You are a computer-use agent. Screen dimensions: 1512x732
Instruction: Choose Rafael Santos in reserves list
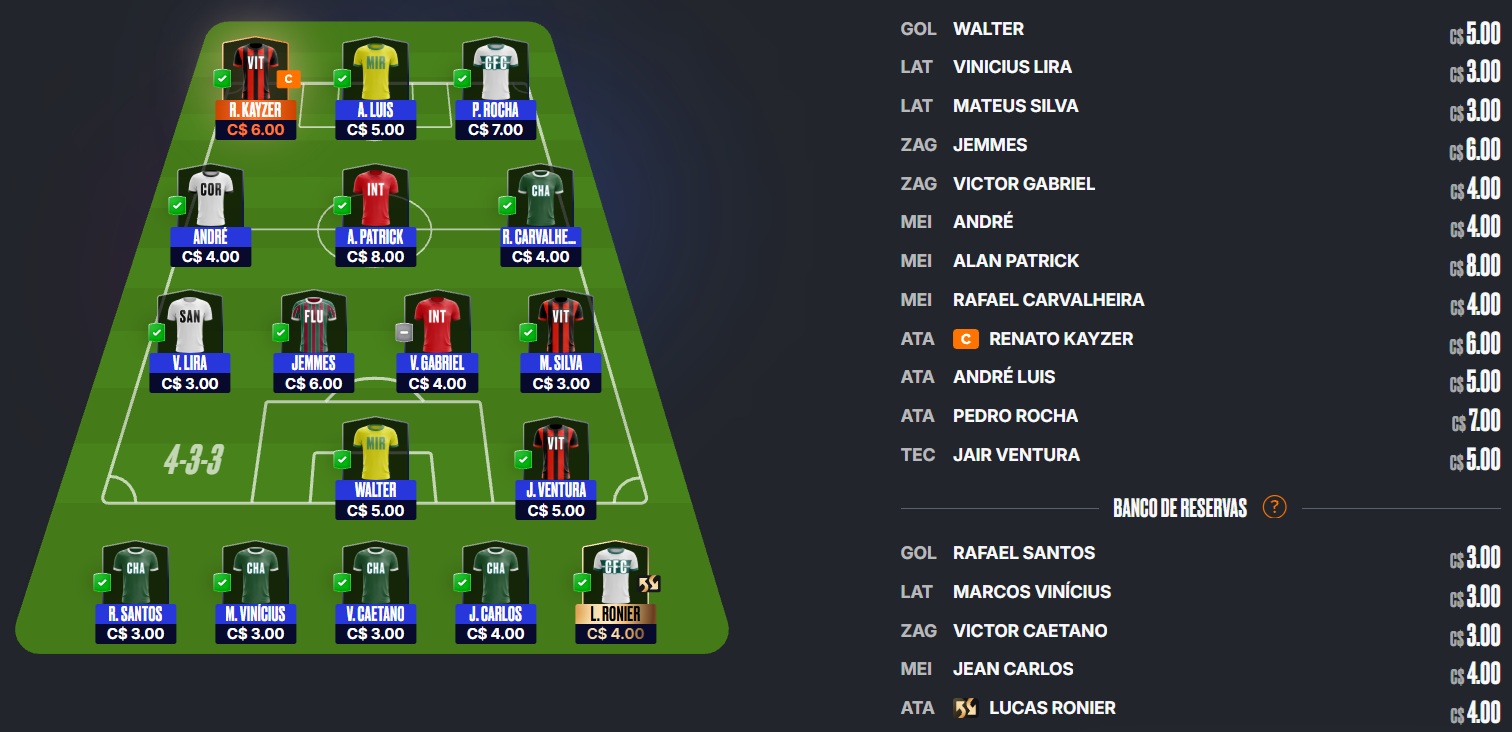click(1023, 553)
